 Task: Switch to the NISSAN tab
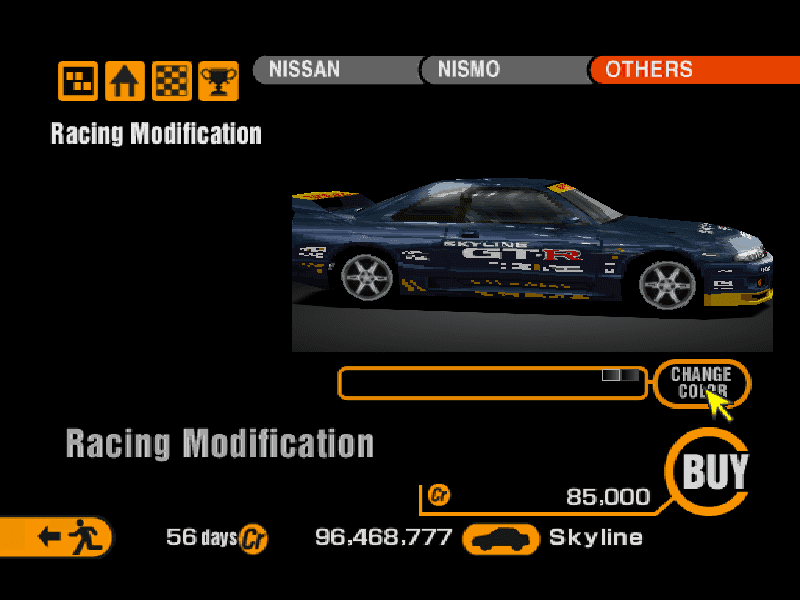tap(335, 70)
